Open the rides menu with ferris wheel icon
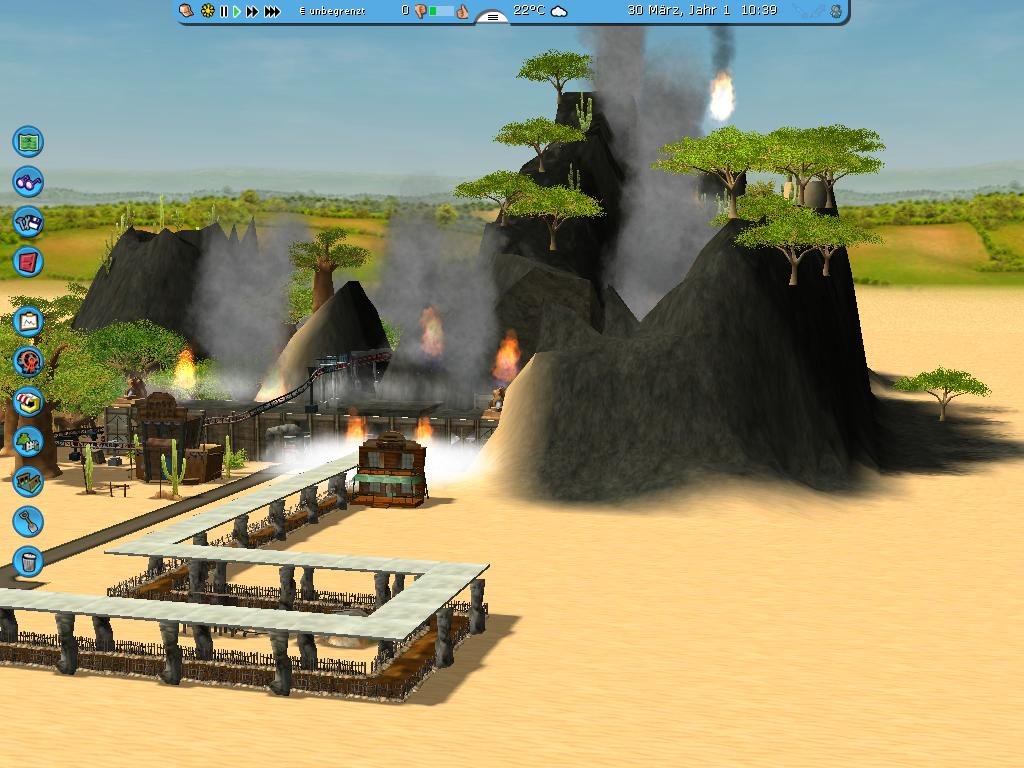Image resolution: width=1024 pixels, height=768 pixels. pyautogui.click(x=28, y=361)
